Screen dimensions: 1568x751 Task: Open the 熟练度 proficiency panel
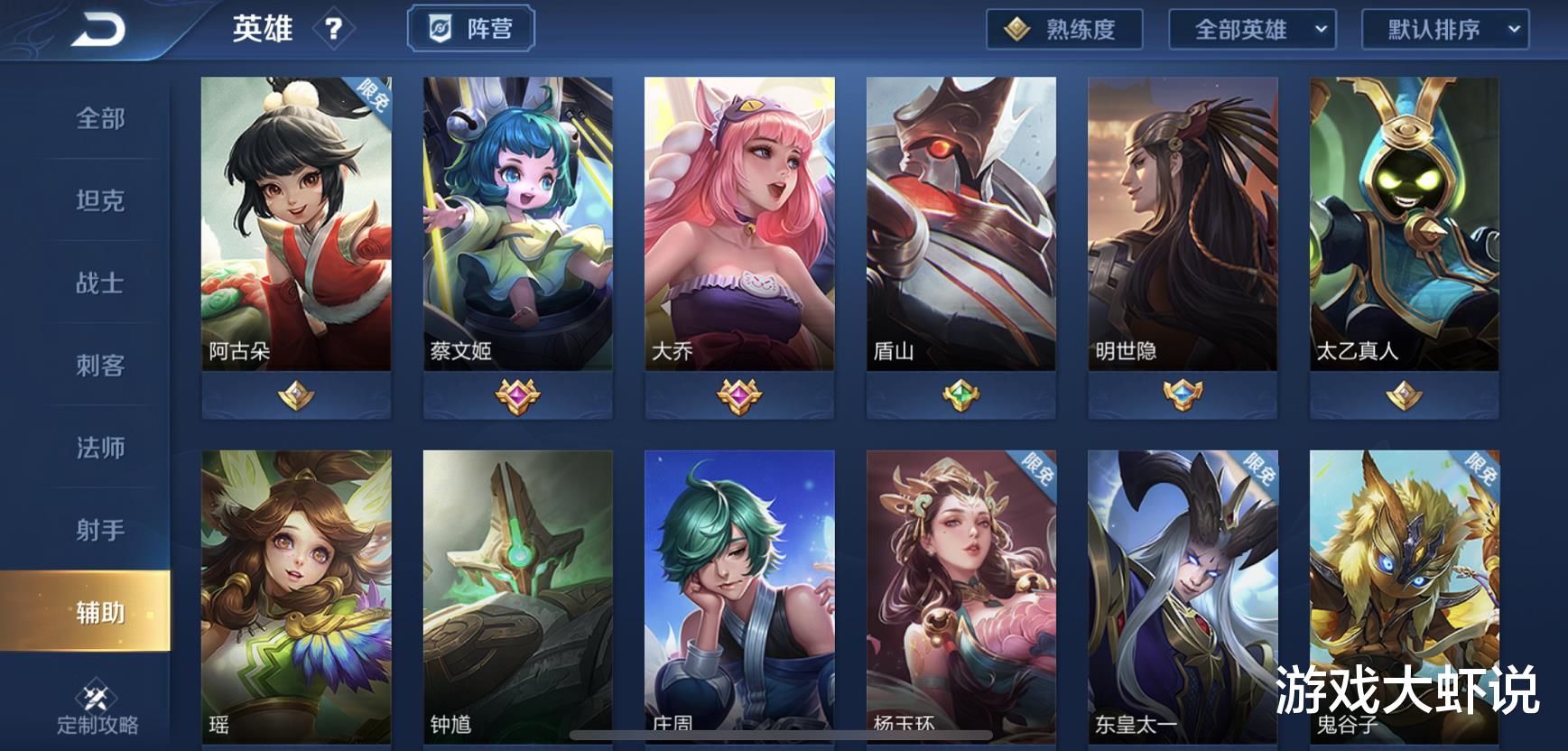click(x=1063, y=29)
